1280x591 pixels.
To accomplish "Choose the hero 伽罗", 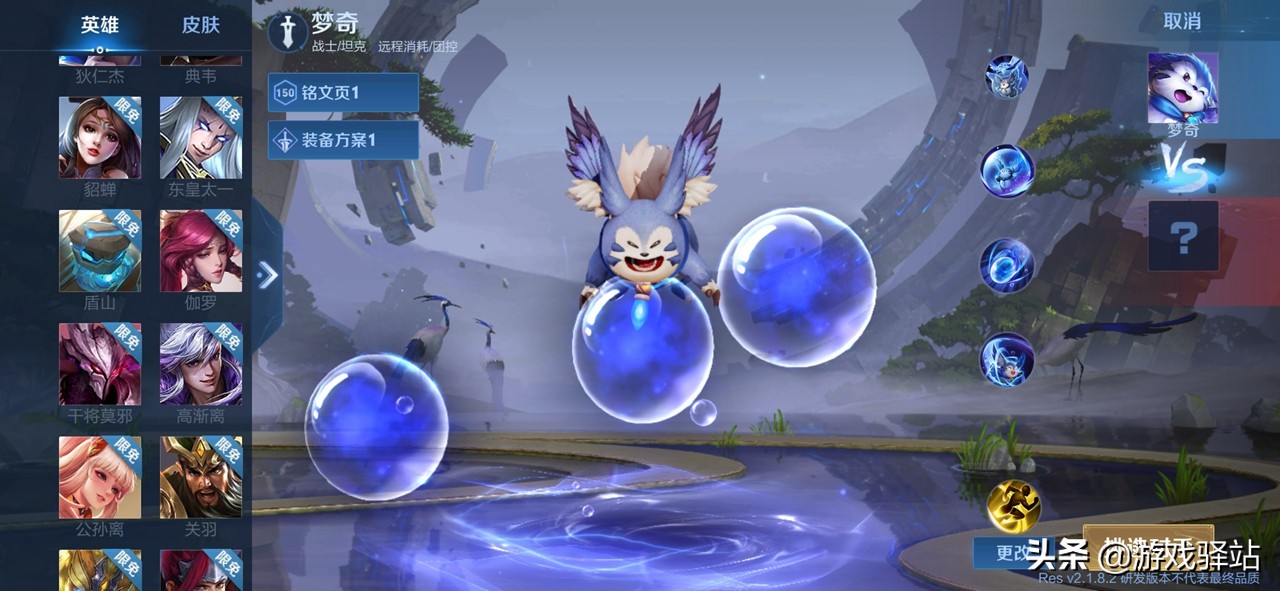I will [201, 251].
